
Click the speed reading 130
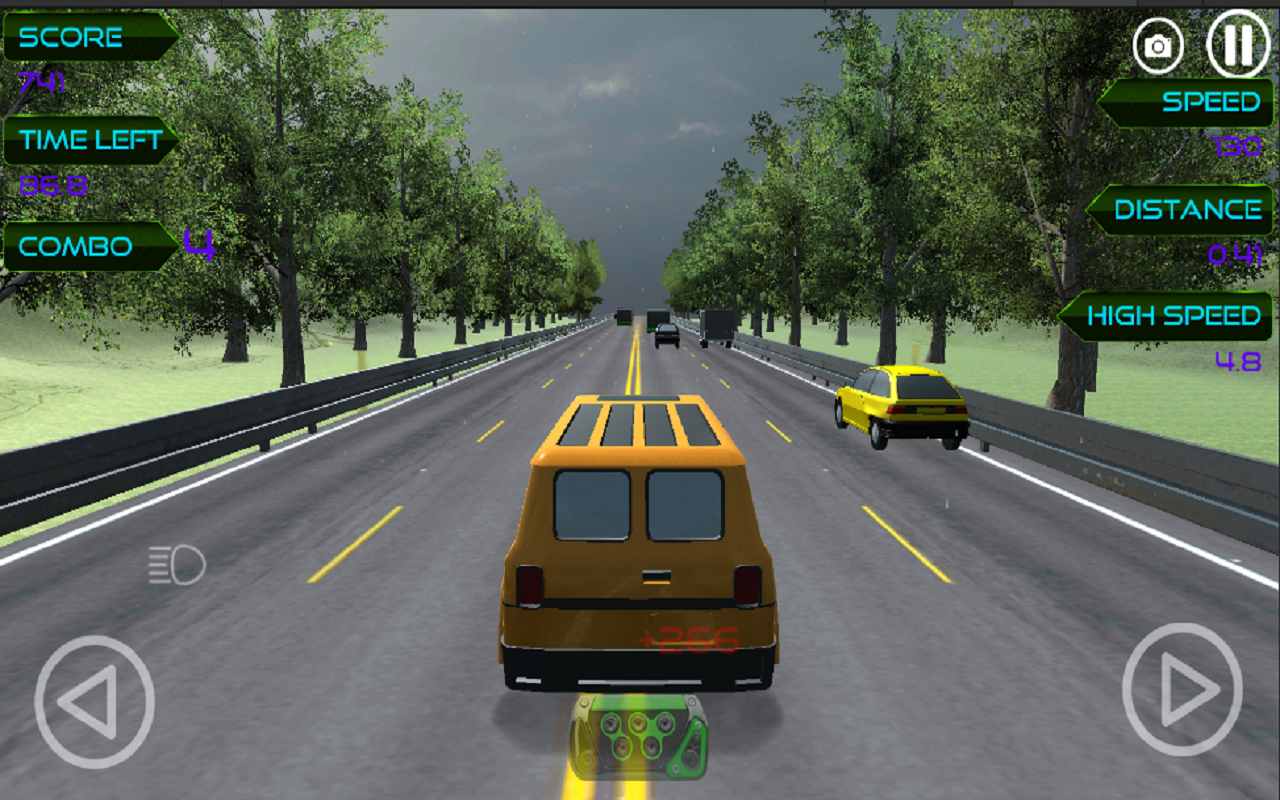tap(1237, 145)
